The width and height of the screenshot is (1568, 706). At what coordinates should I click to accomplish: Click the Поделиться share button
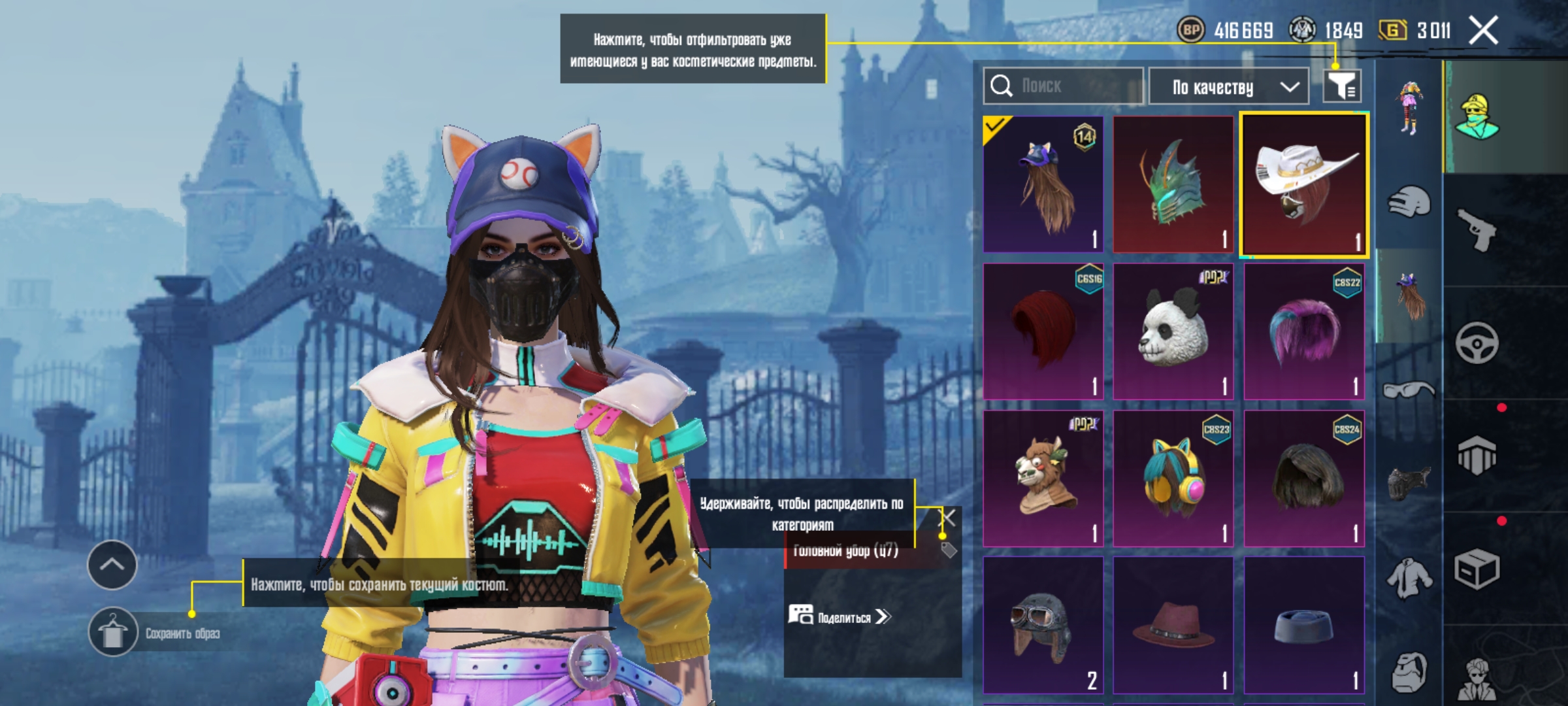840,616
